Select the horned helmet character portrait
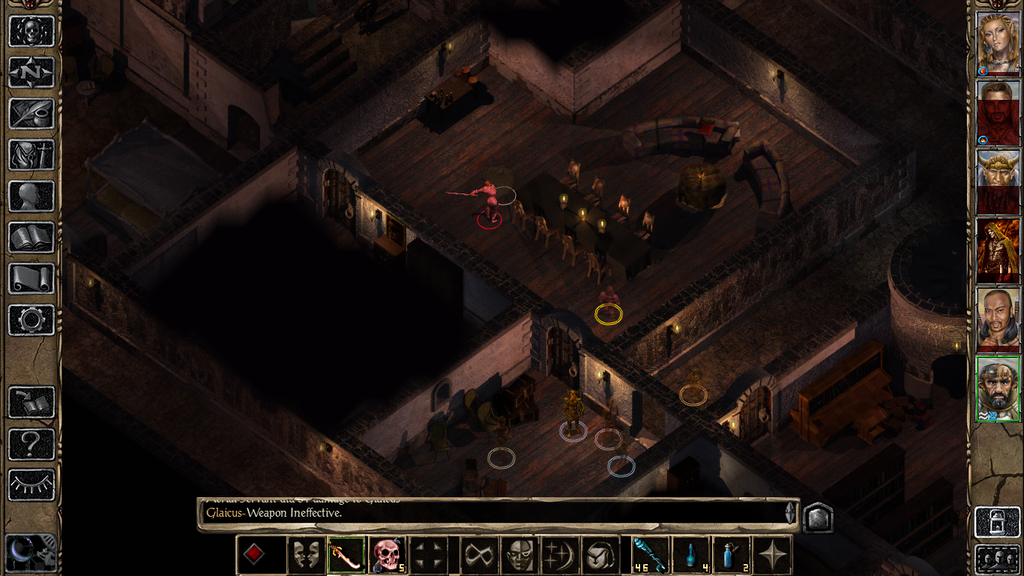 click(997, 182)
